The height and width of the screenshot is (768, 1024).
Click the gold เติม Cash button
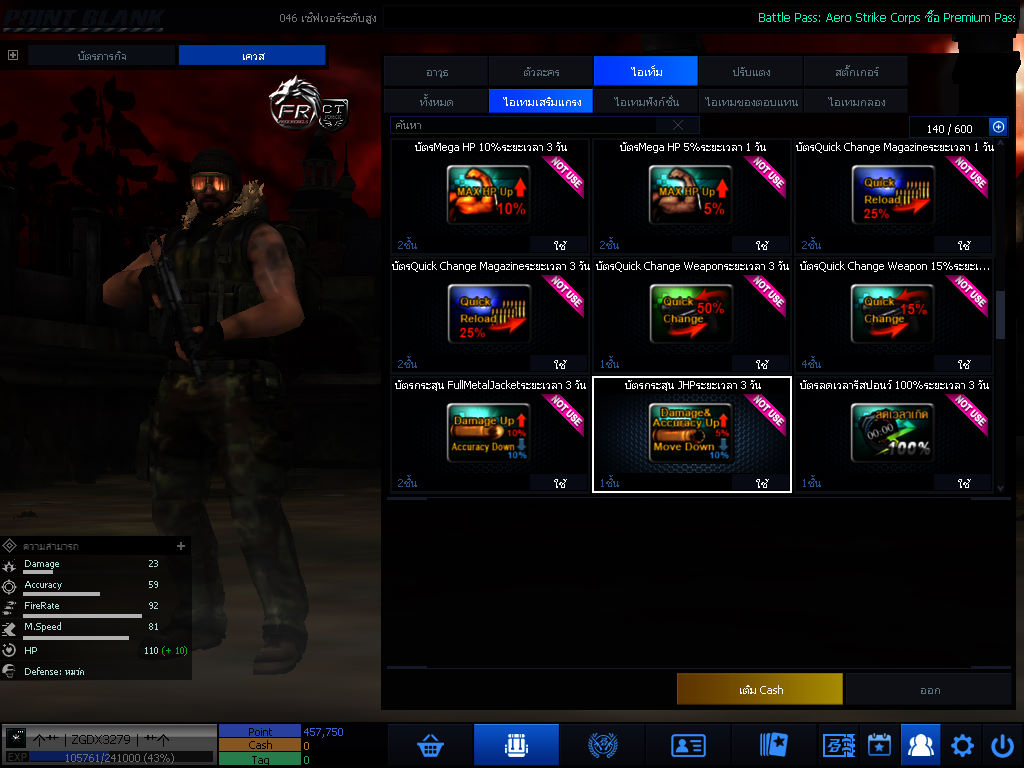(x=759, y=689)
